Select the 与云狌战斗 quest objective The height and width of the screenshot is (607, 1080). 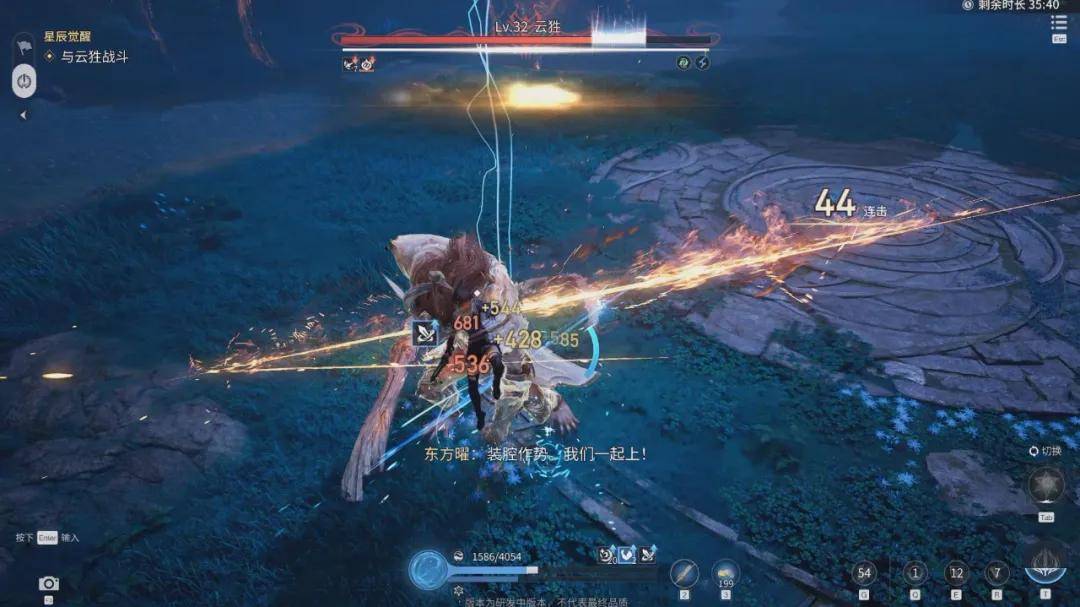point(94,57)
